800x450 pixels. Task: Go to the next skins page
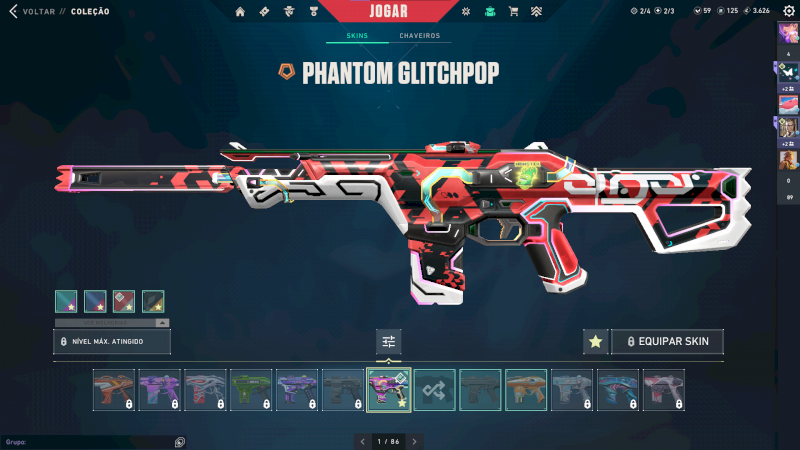coord(414,441)
